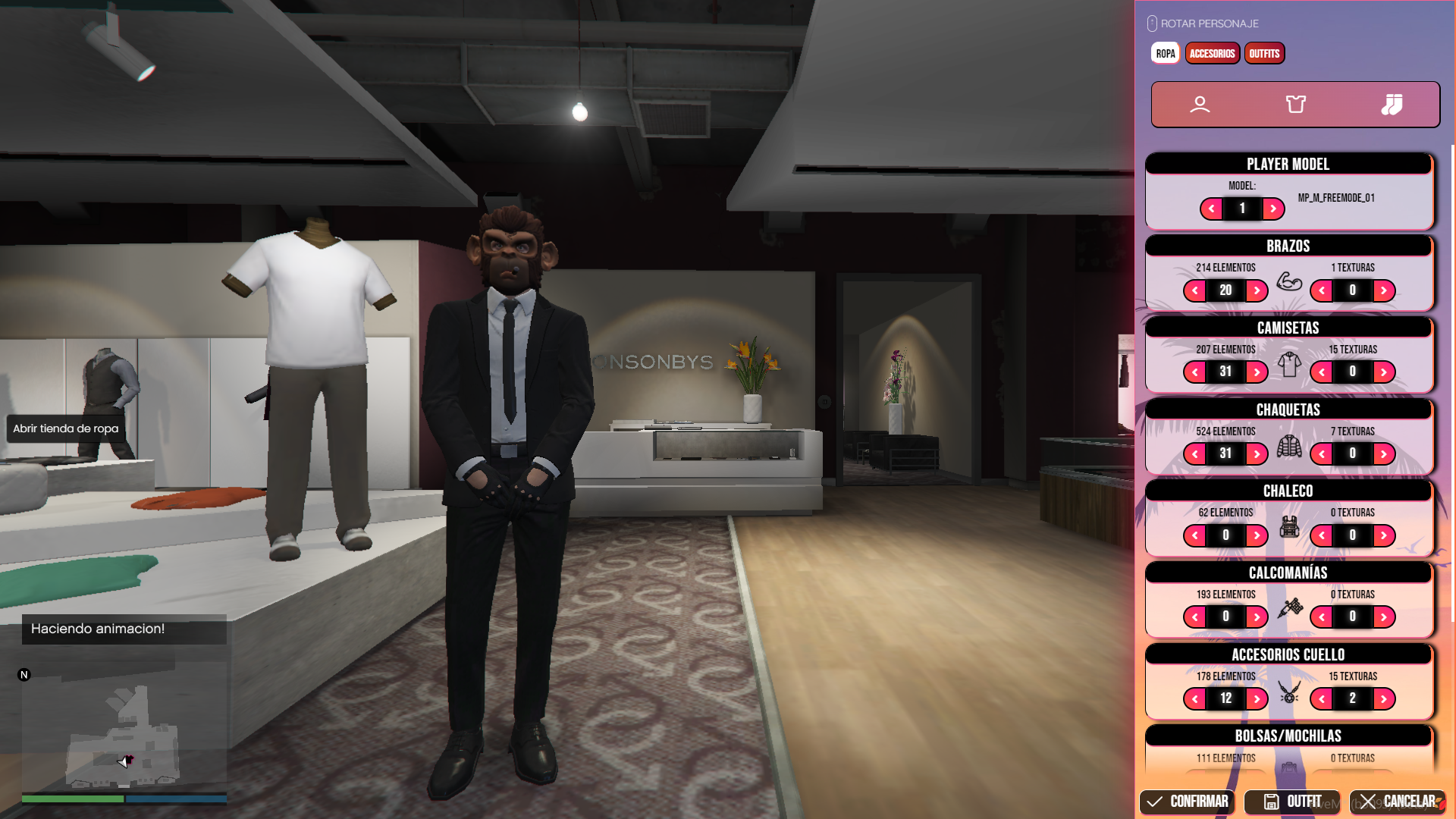The height and width of the screenshot is (819, 1456).
Task: Click the muscle arms icon in BRAZOS section
Action: [x=1289, y=283]
